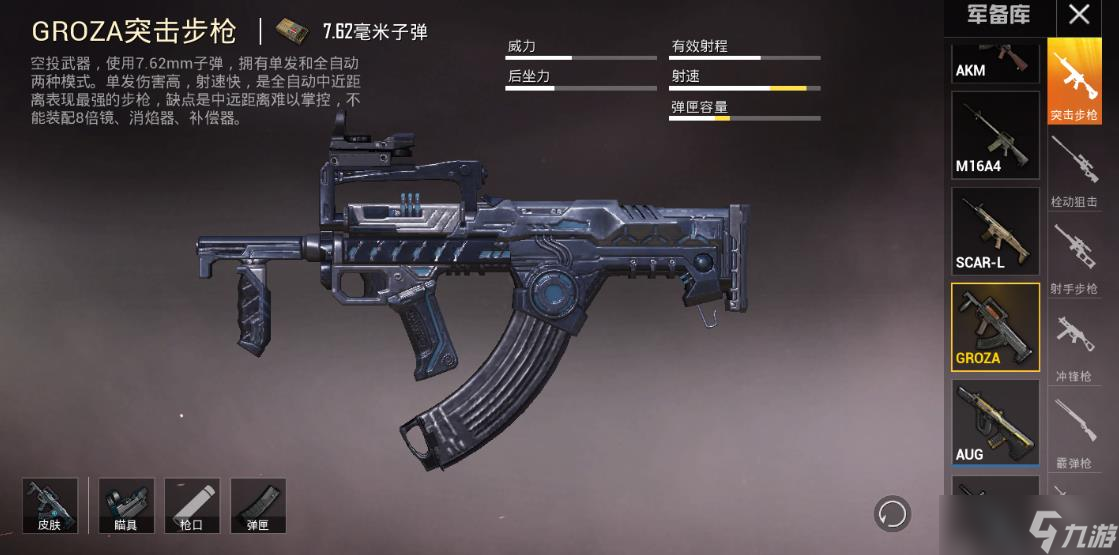Switch to the 射手步枪 marksman rifle category

coord(1074,258)
